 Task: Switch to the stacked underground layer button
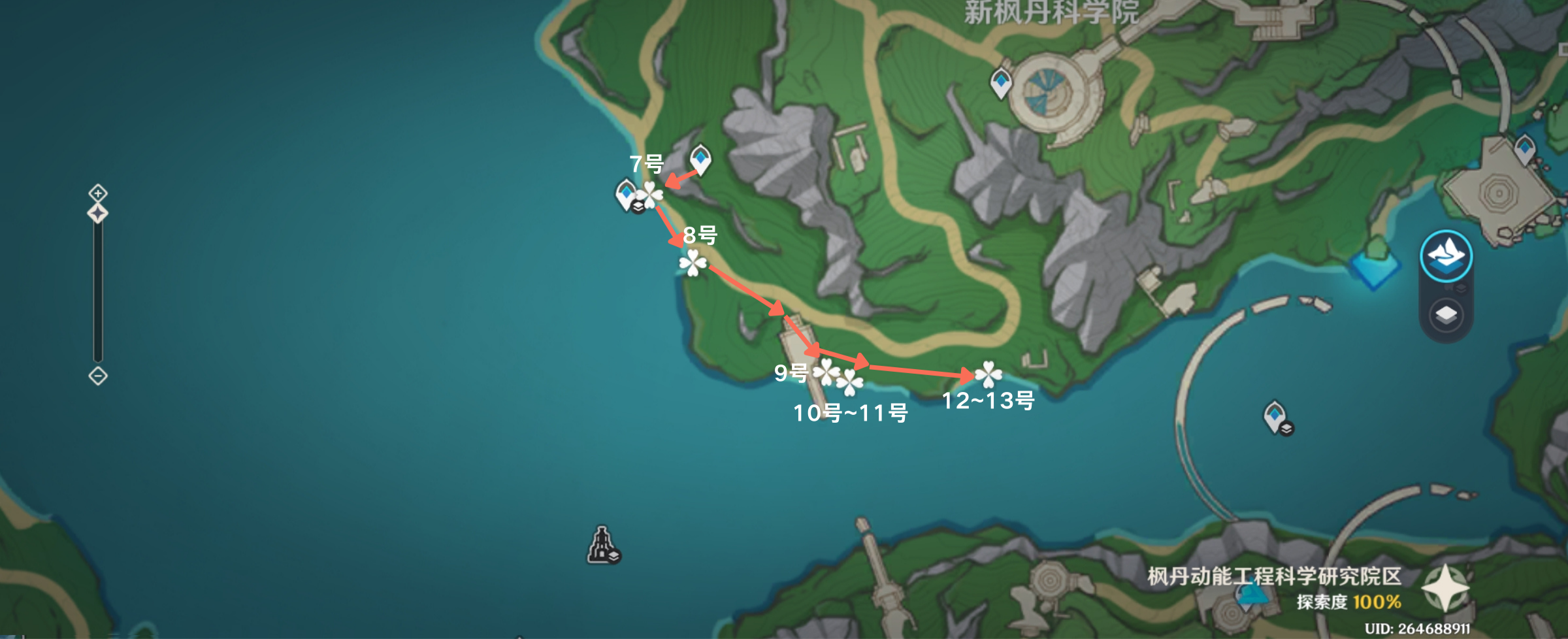pyautogui.click(x=1446, y=316)
